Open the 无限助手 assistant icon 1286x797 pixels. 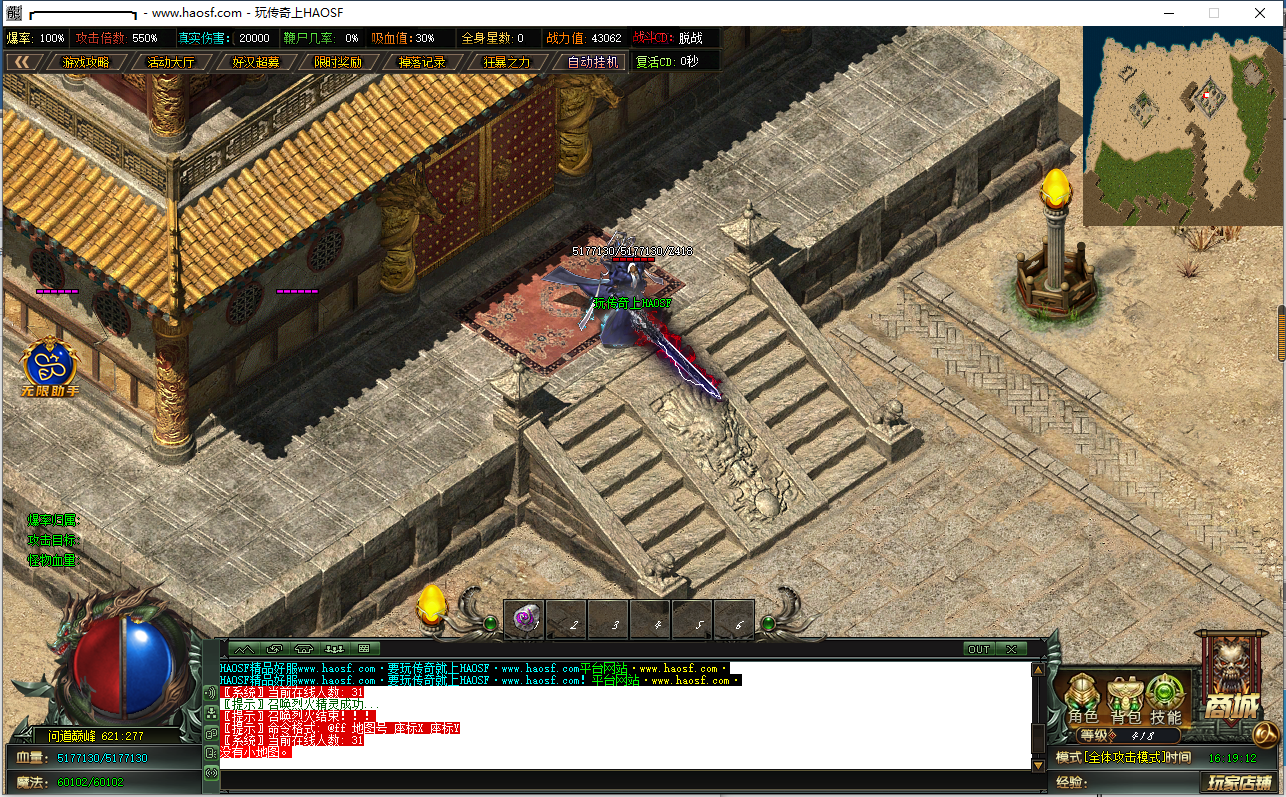click(x=50, y=367)
